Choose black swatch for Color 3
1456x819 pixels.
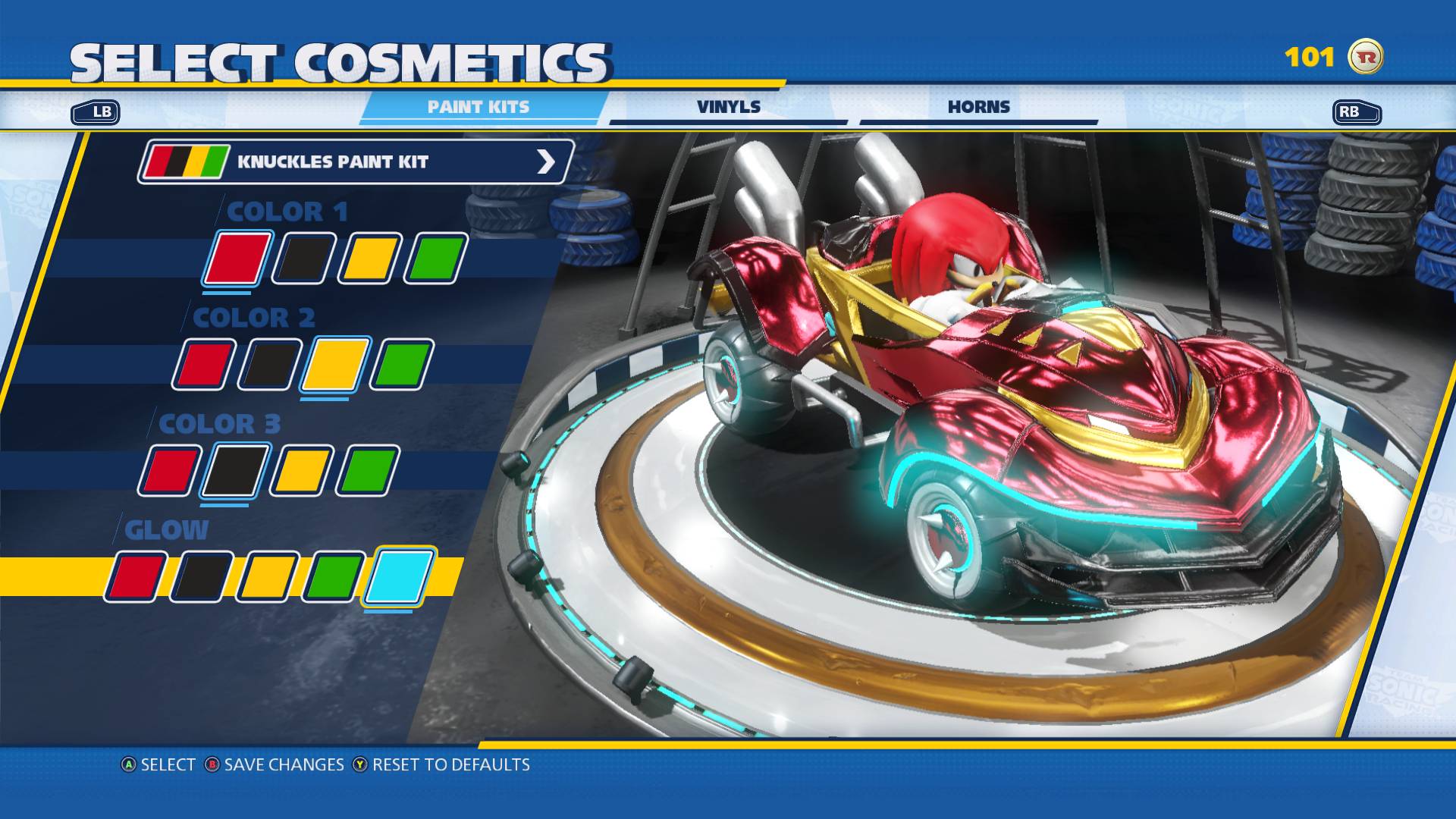coord(235,471)
